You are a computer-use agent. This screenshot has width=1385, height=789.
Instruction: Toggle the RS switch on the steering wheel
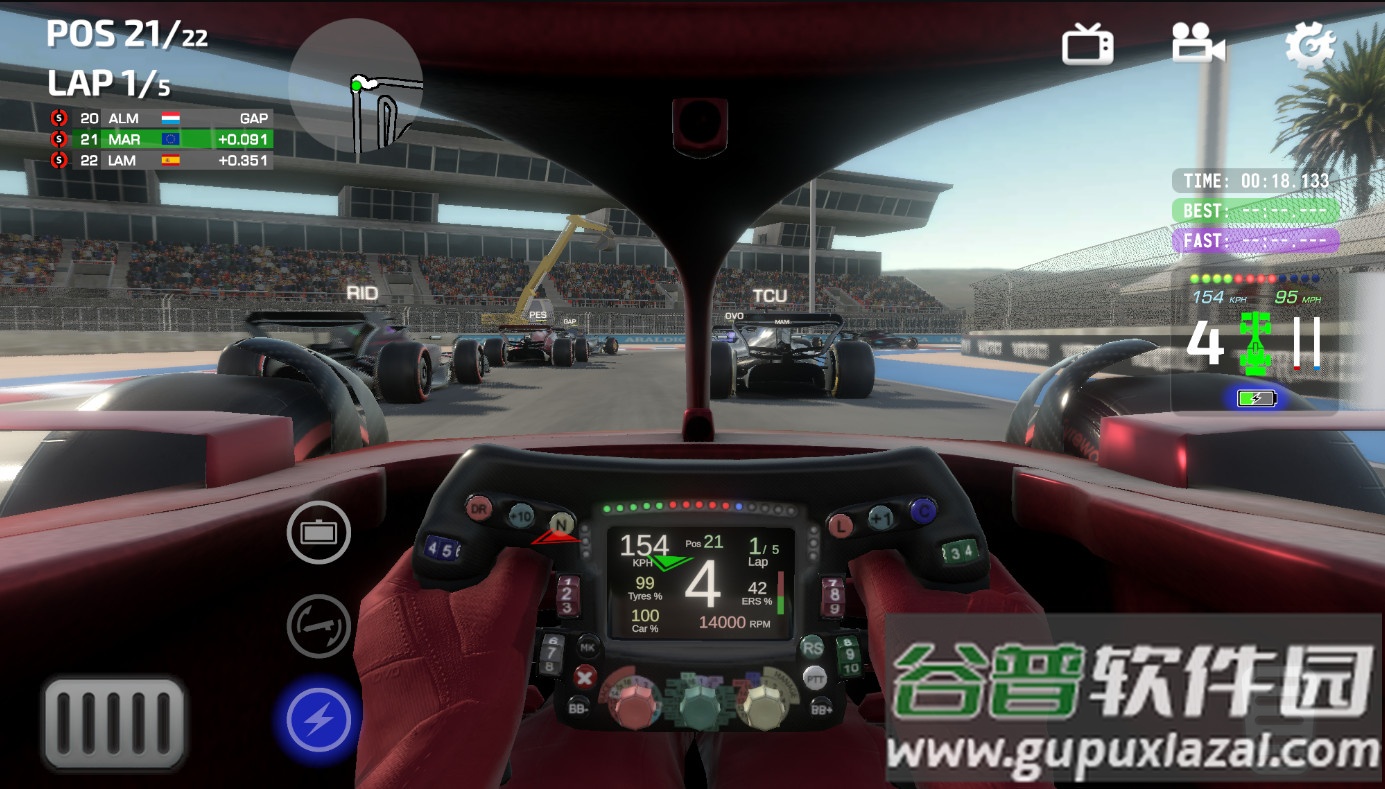coord(812,648)
